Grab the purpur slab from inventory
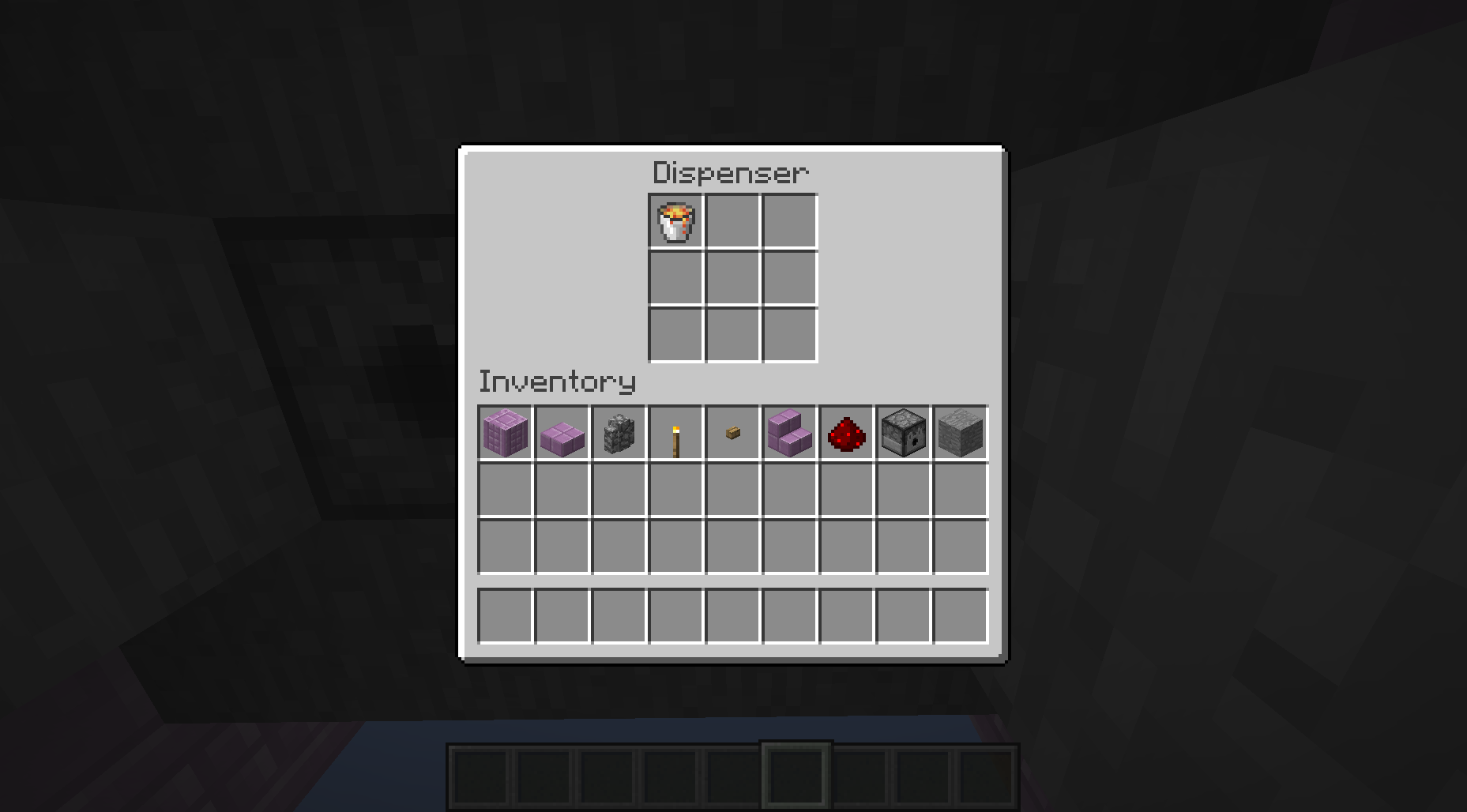 tap(562, 433)
